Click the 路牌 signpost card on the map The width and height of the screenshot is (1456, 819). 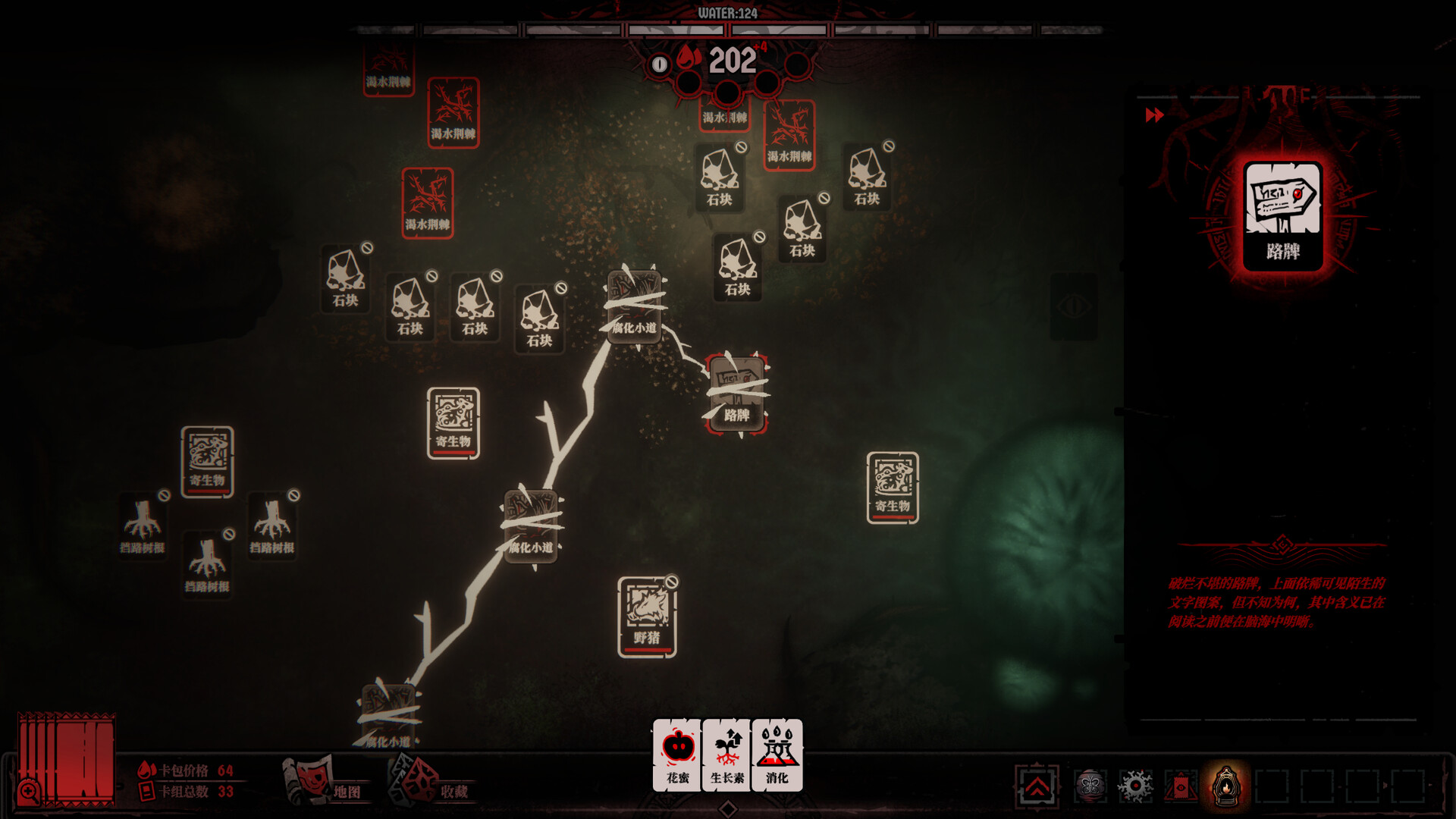(x=736, y=394)
